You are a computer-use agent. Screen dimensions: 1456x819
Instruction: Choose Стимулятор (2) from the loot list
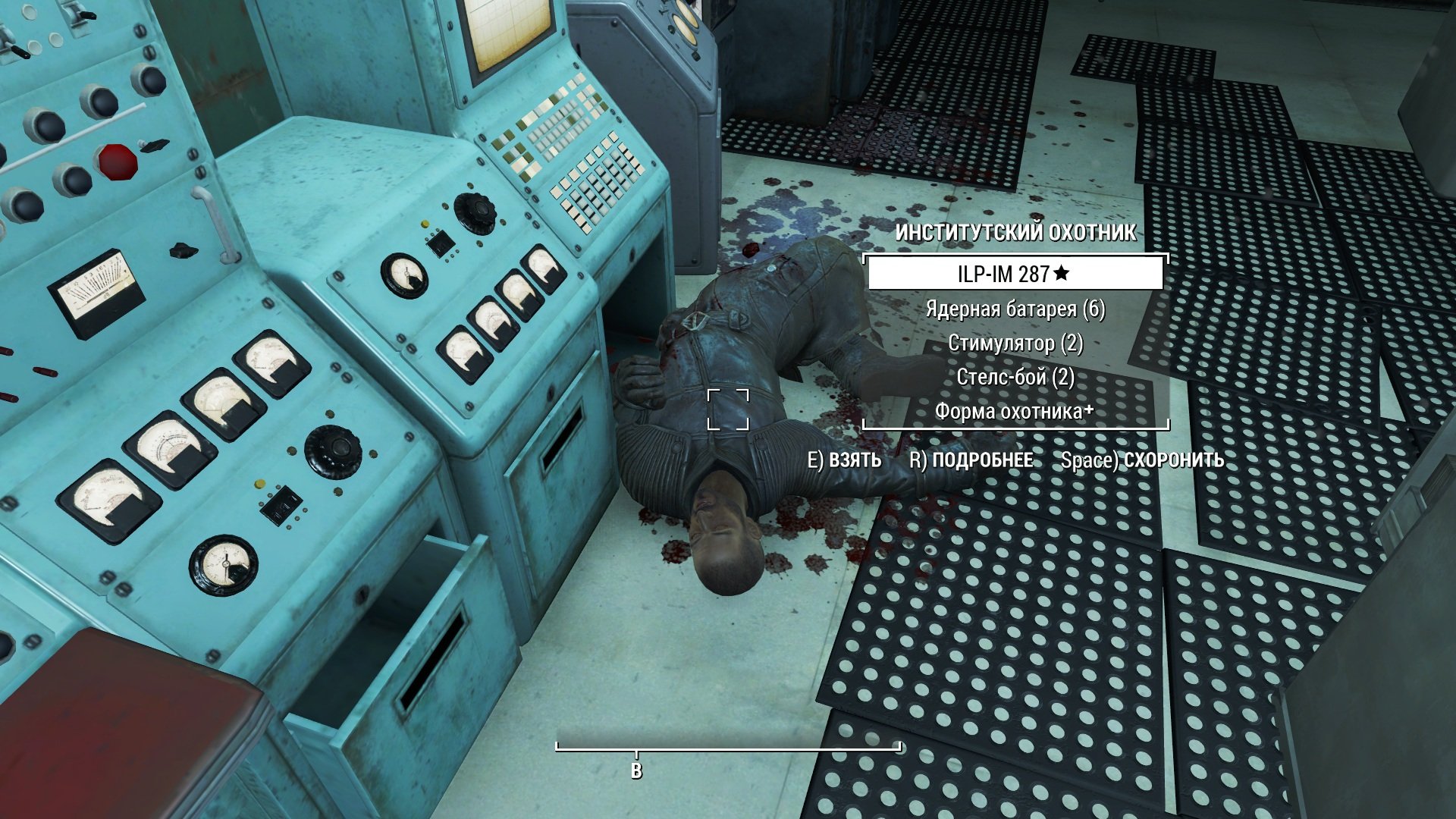pos(1015,344)
